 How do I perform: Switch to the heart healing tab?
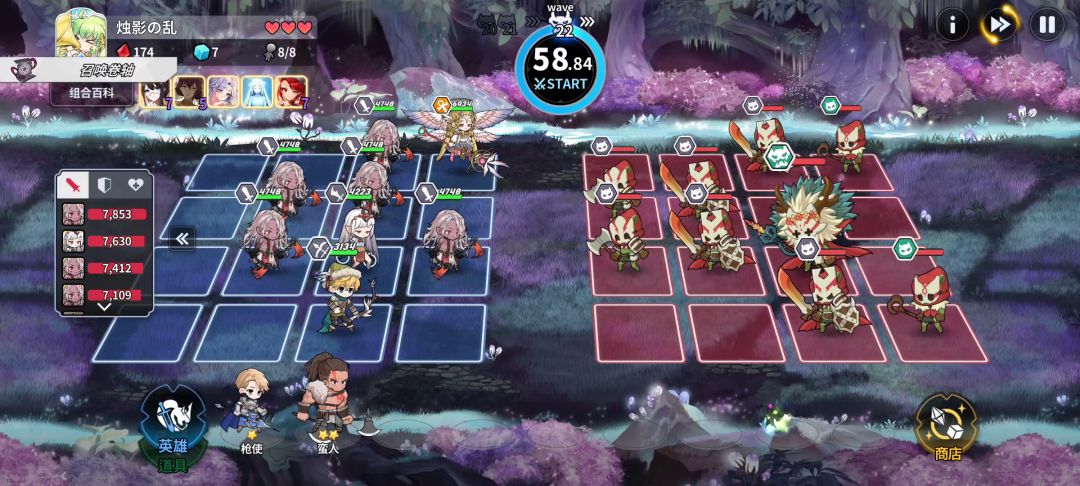[135, 185]
